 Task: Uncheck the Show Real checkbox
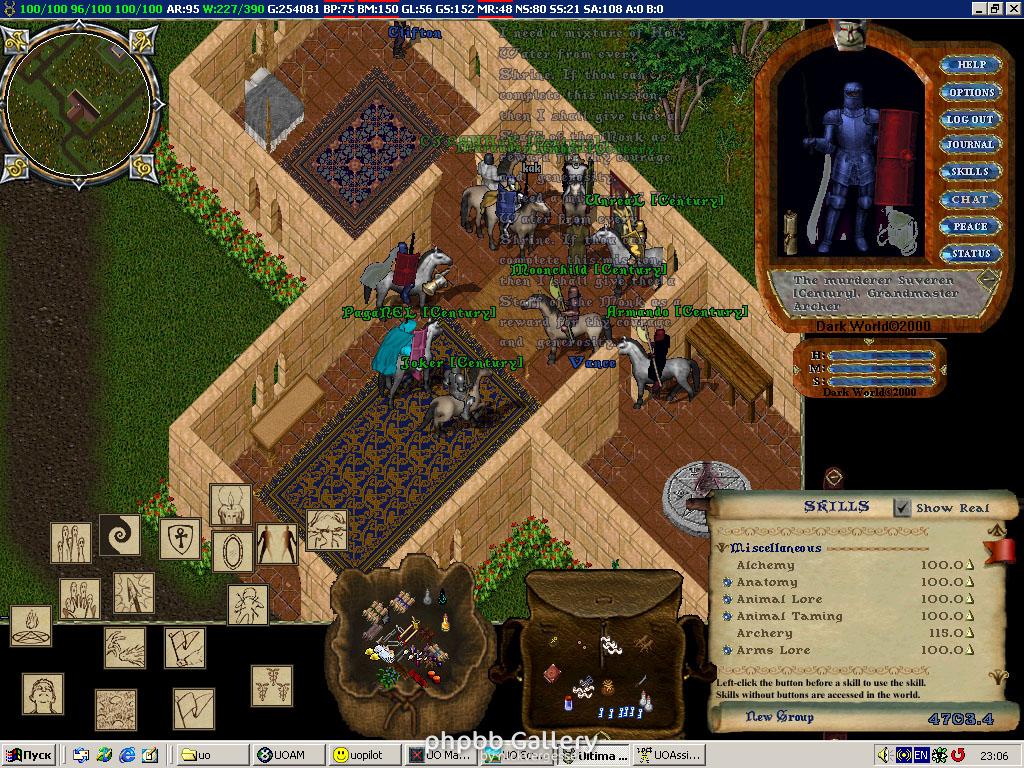tap(902, 508)
